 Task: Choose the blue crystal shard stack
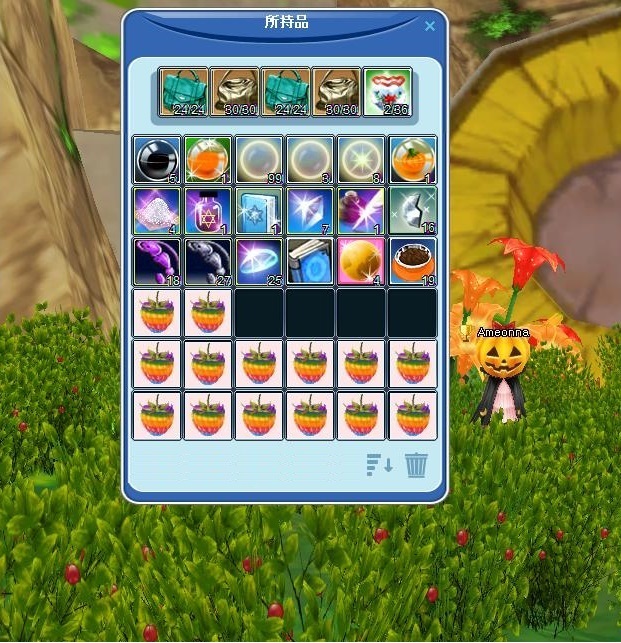(310, 211)
